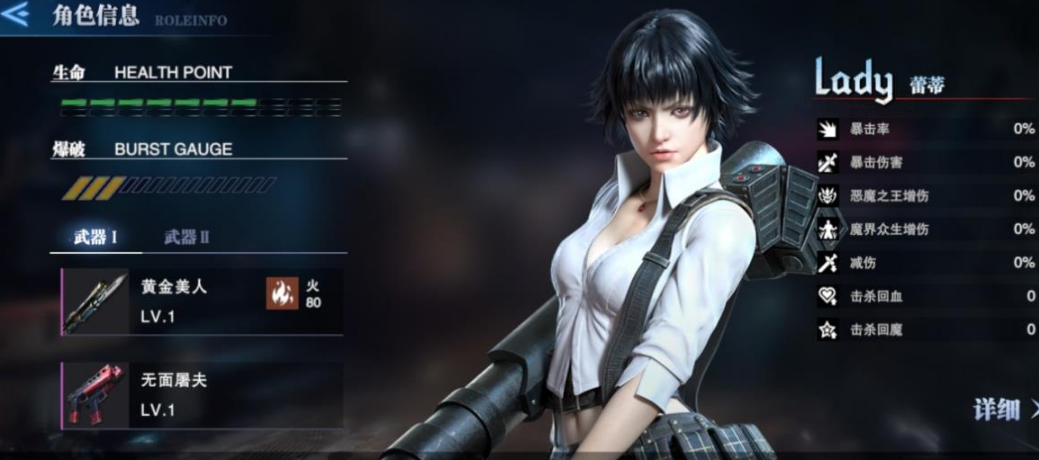Go back using the top-left arrow
The height and width of the screenshot is (460, 1039).
15,15
